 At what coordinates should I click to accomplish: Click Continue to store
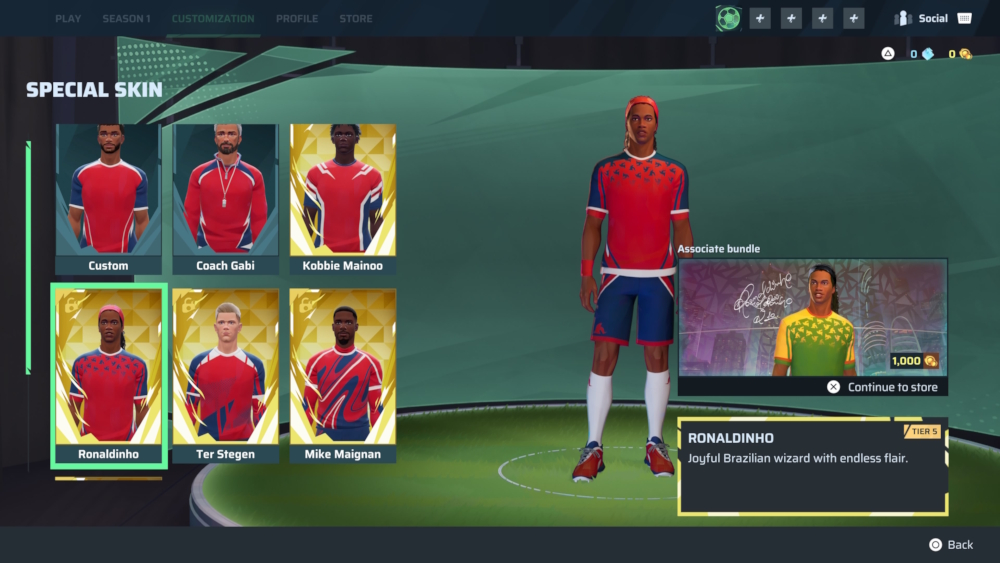click(884, 387)
